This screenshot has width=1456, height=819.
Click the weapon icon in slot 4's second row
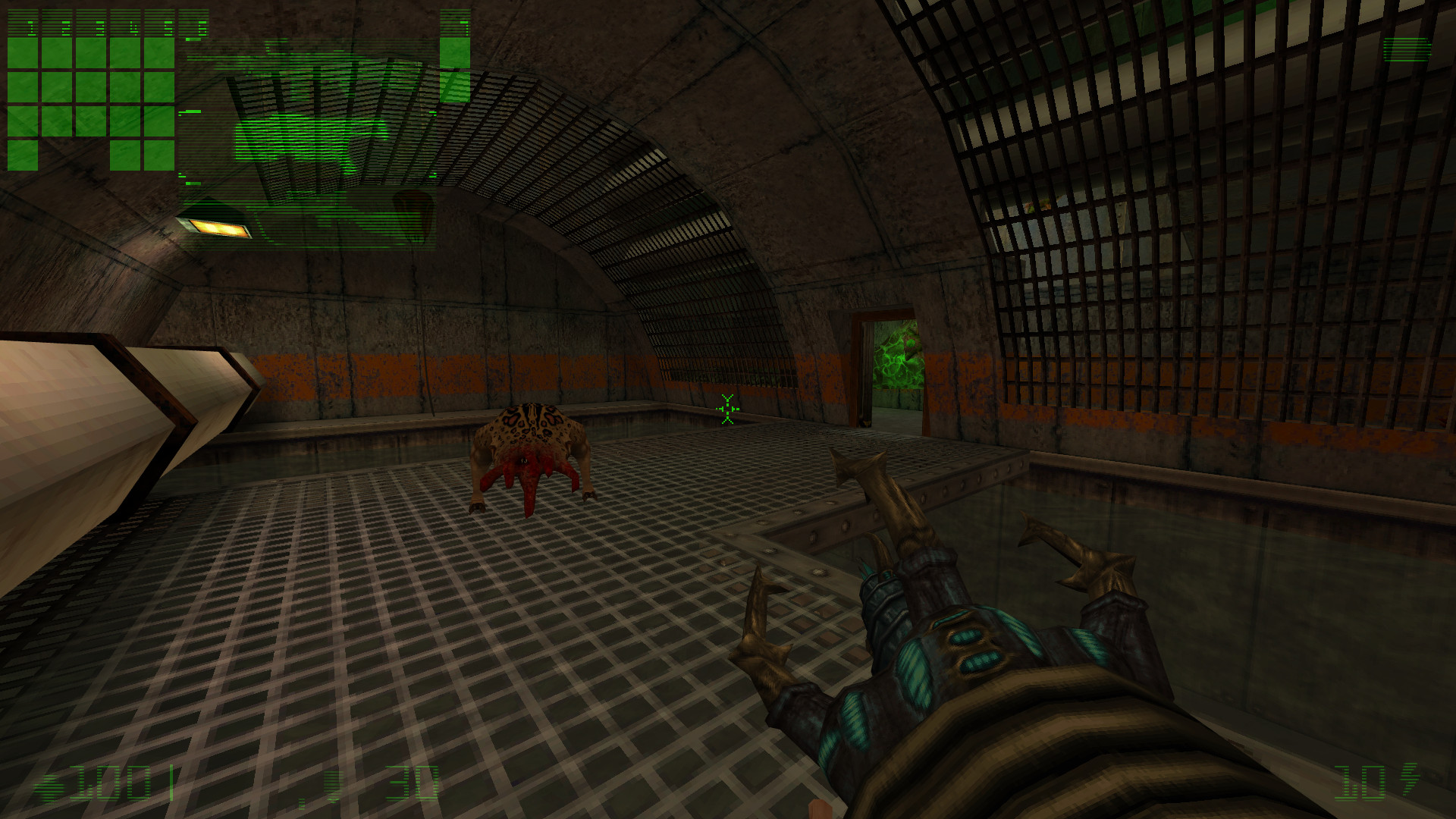124,87
